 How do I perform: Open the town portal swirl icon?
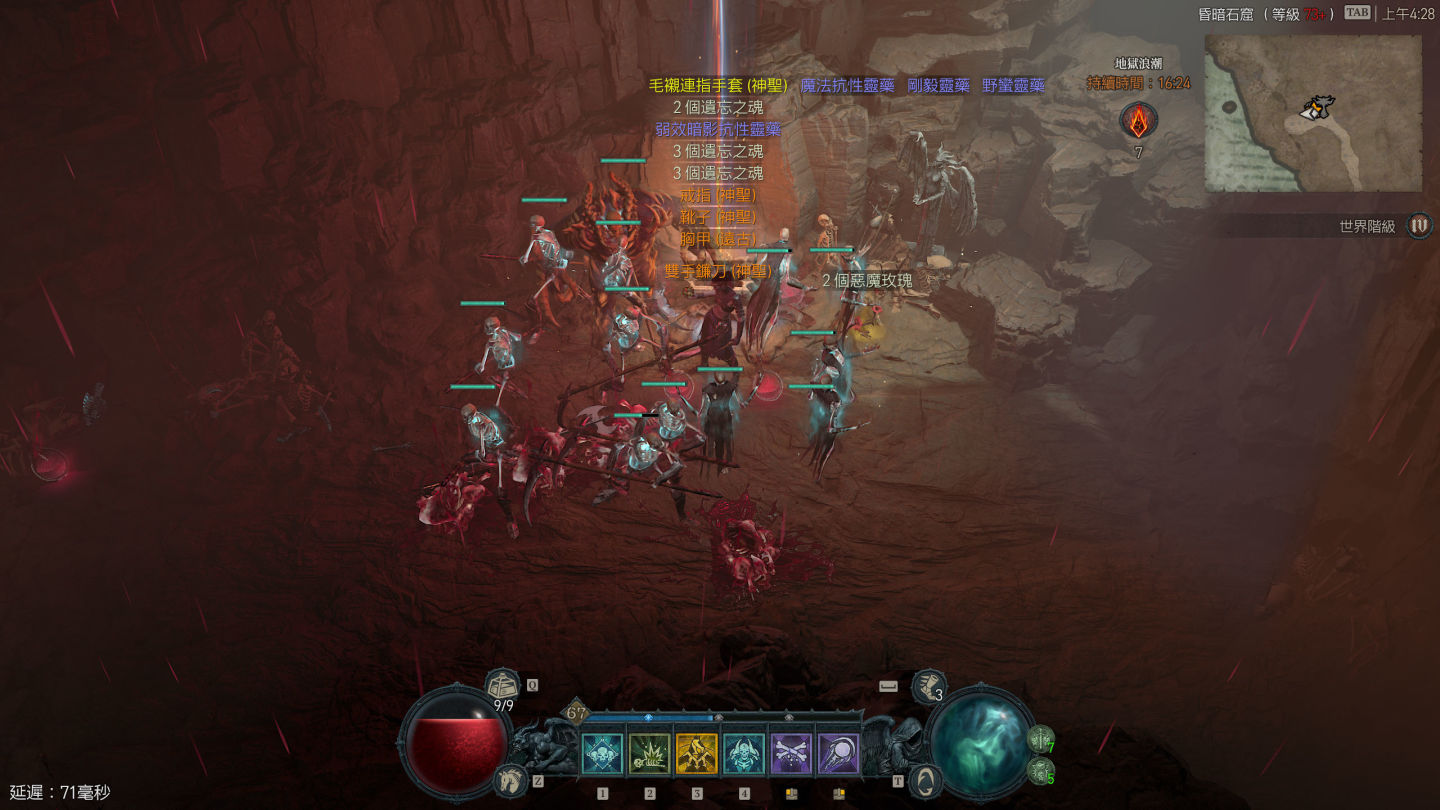(927, 780)
